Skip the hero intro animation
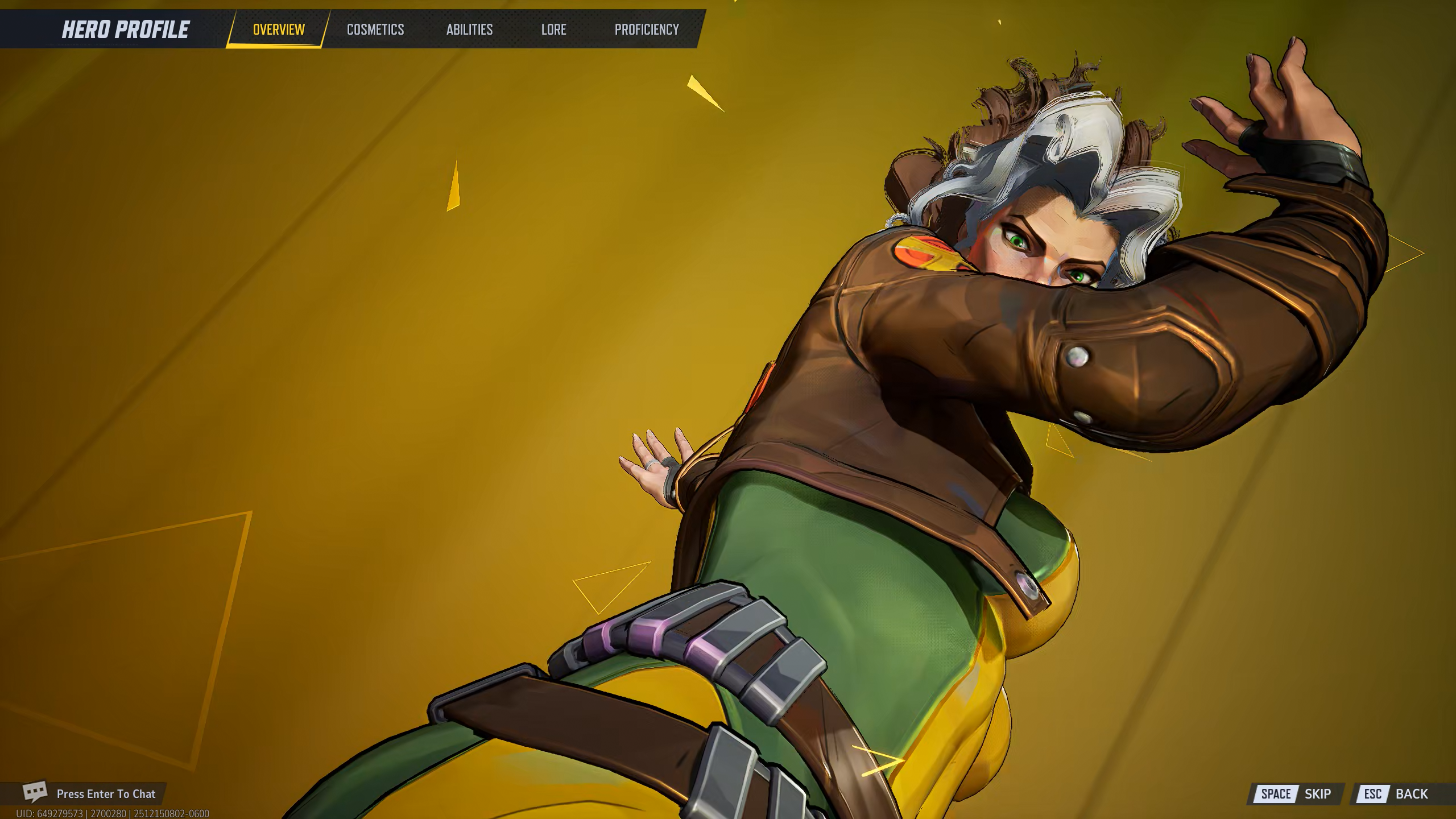Viewport: 1456px width, 819px height. [x=1296, y=794]
